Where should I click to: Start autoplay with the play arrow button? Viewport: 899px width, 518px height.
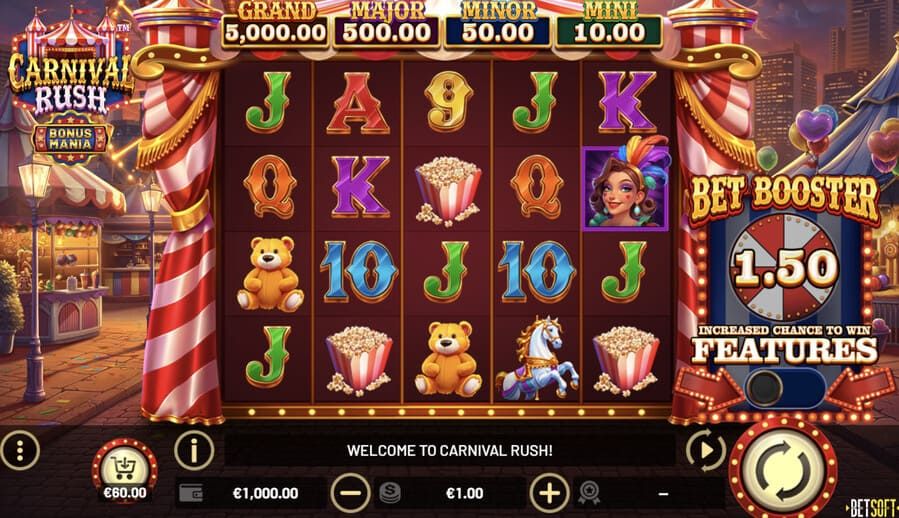coord(706,450)
